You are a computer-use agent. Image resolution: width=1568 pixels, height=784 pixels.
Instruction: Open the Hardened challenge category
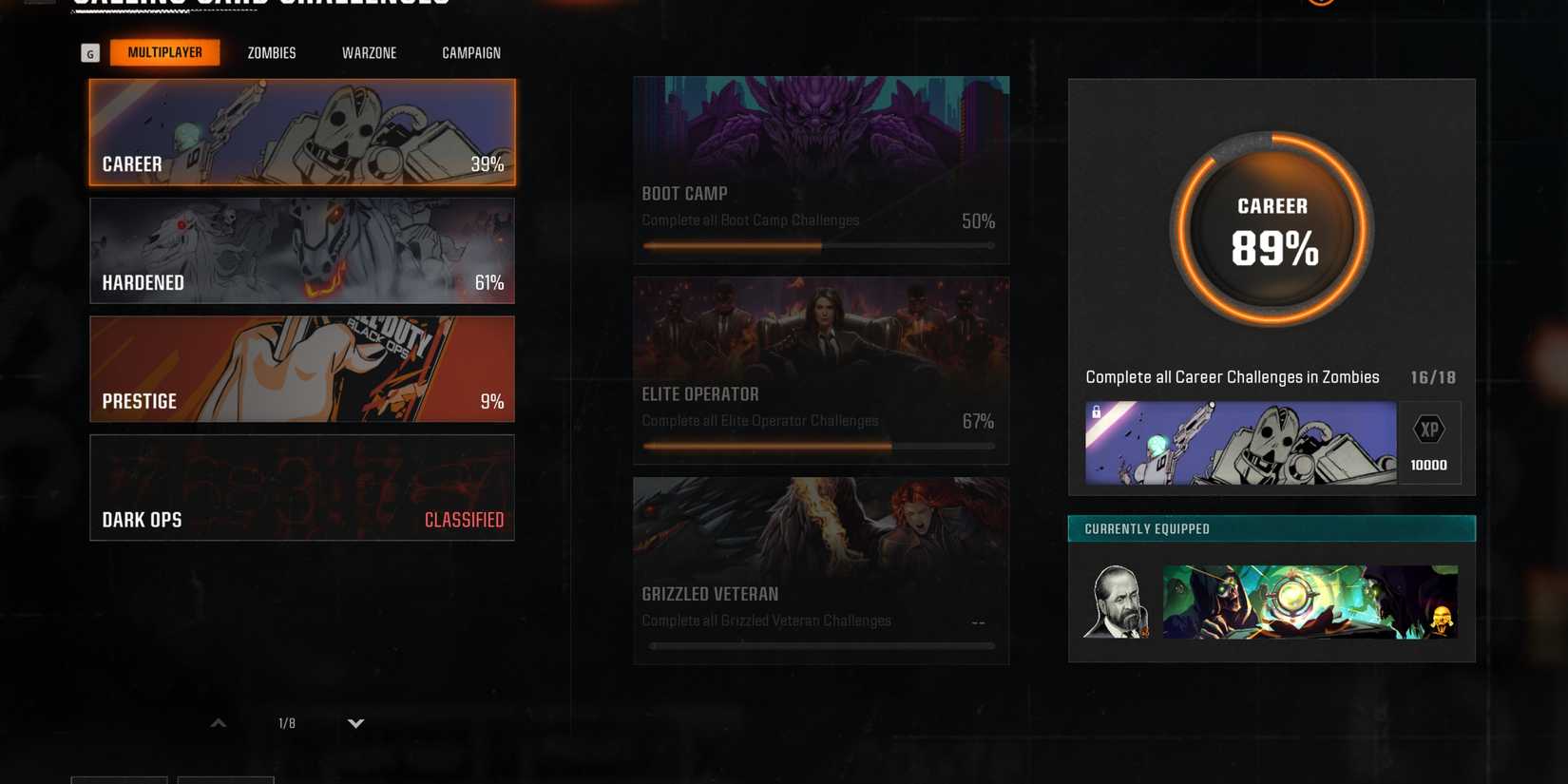coord(301,250)
